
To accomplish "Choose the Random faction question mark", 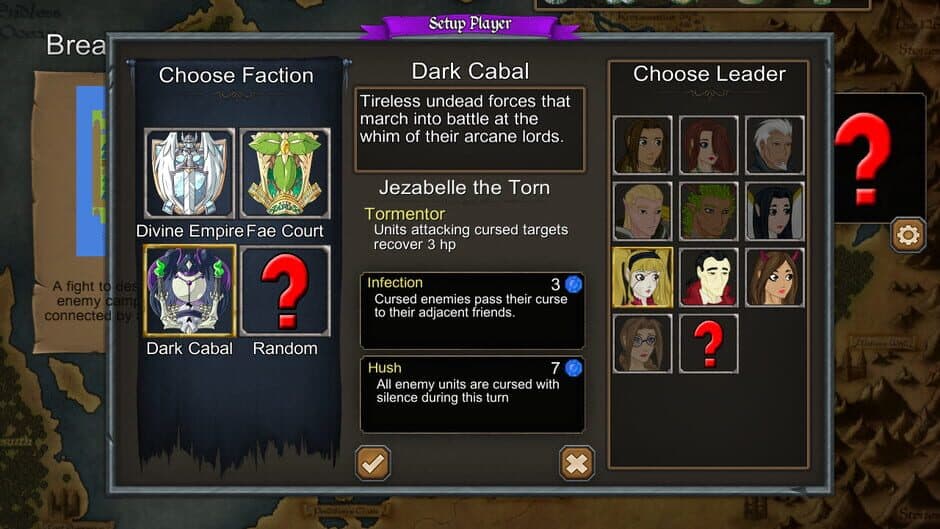I will (285, 291).
